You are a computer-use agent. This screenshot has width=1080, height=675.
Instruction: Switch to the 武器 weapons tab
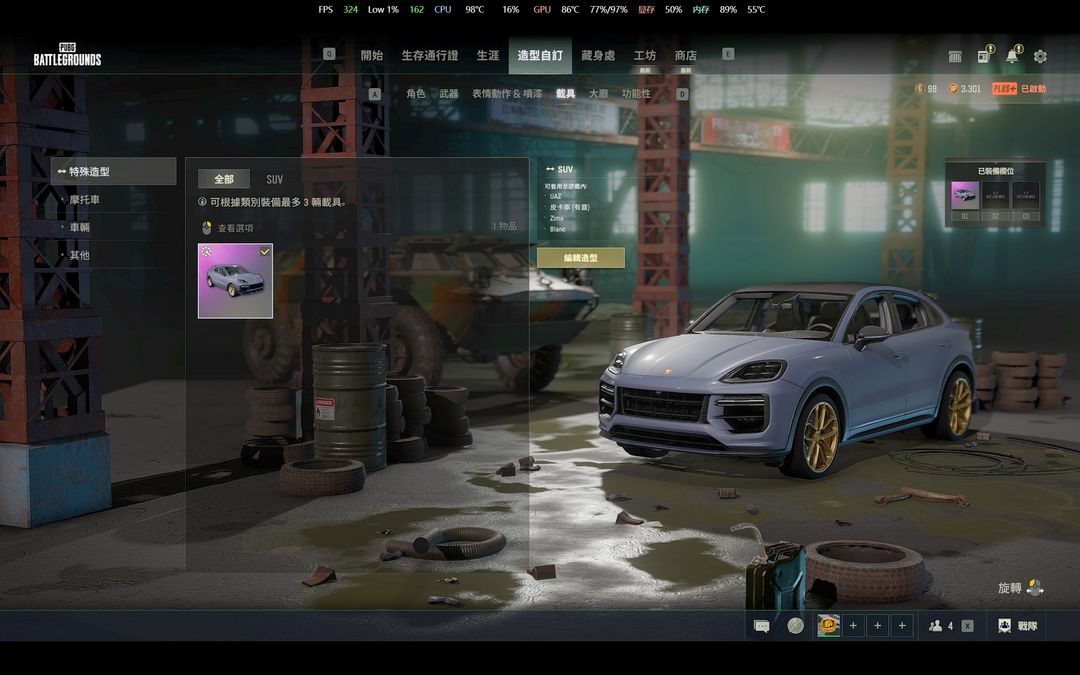pos(448,94)
